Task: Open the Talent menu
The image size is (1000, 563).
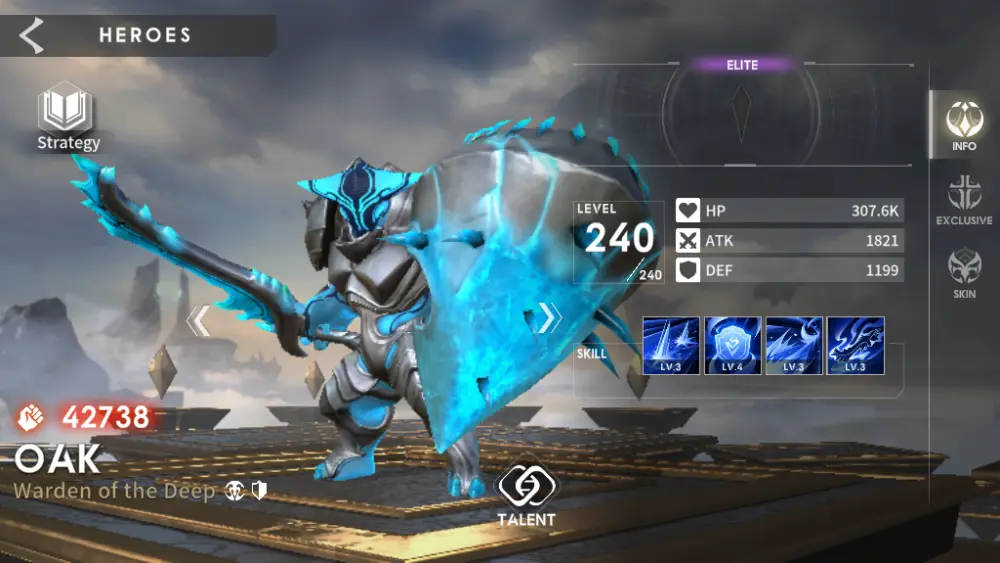Action: point(527,496)
